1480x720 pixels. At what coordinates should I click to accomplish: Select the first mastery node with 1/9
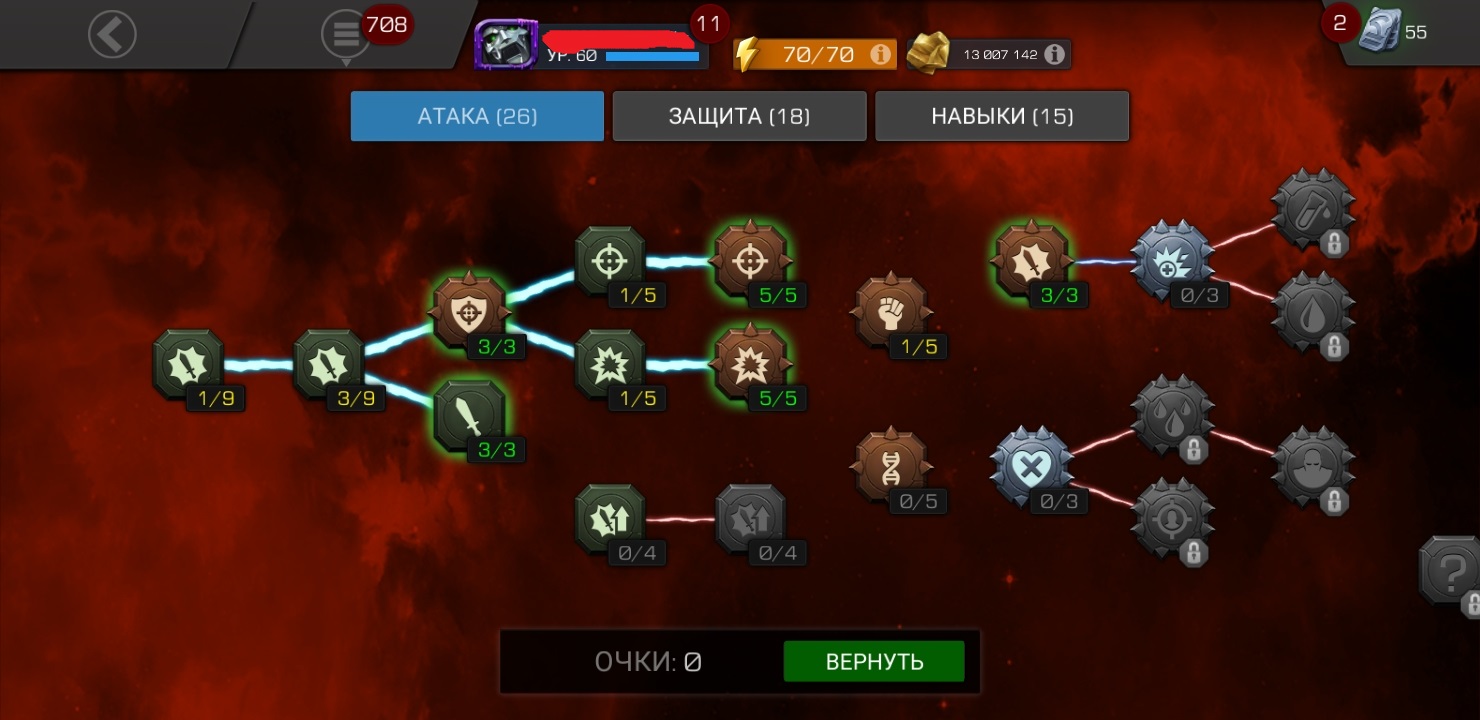(188, 364)
